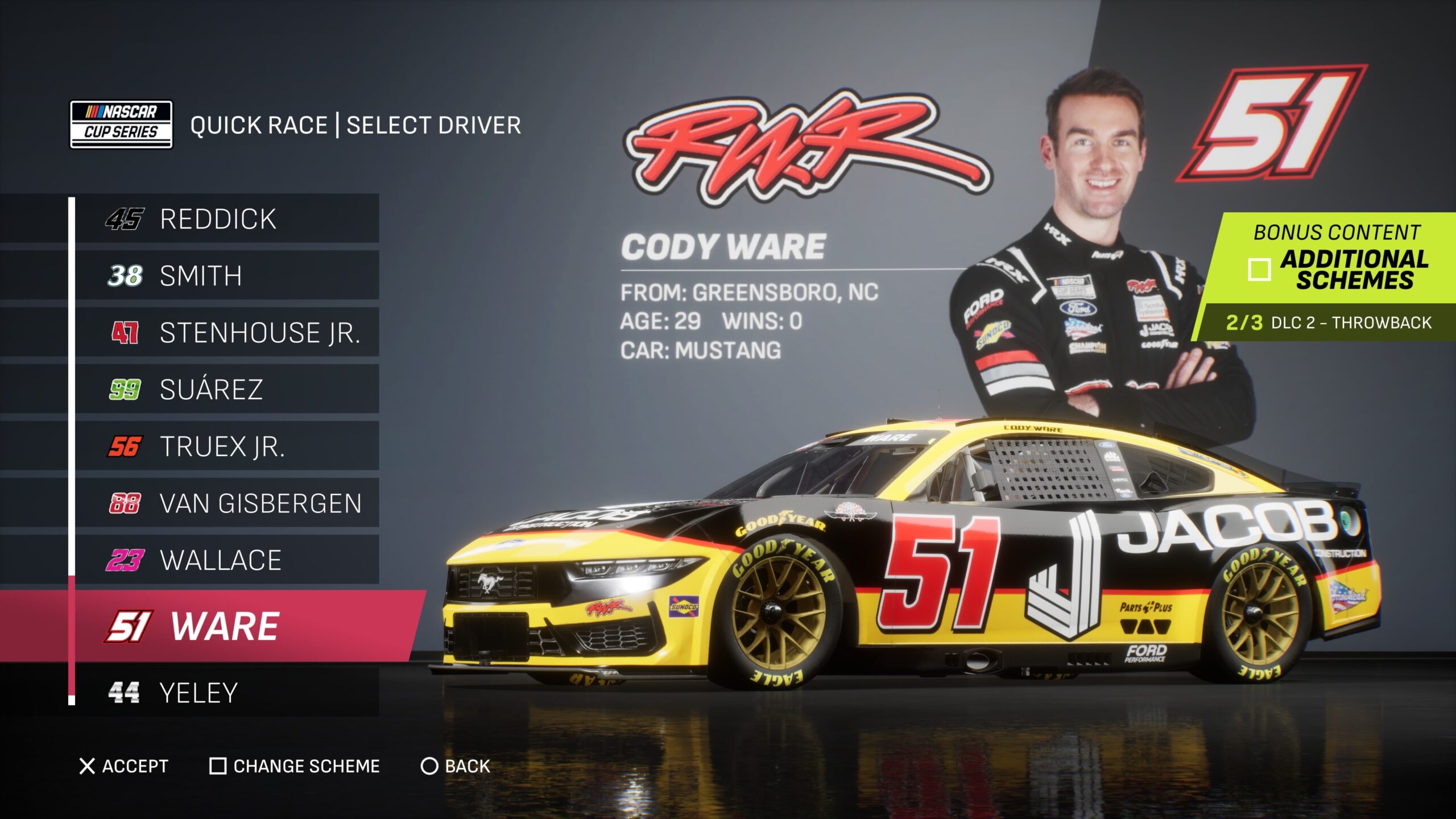1456x819 pixels.
Task: Choose Truex Jr. as driver
Action: pyautogui.click(x=226, y=446)
